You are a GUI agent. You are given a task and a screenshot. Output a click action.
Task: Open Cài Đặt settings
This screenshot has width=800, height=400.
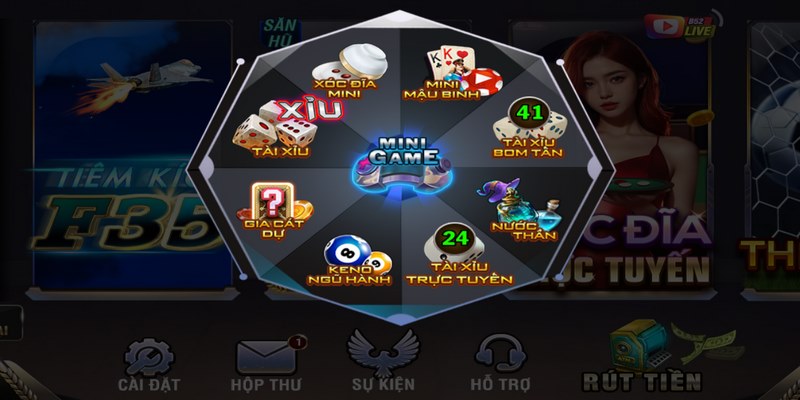(147, 364)
